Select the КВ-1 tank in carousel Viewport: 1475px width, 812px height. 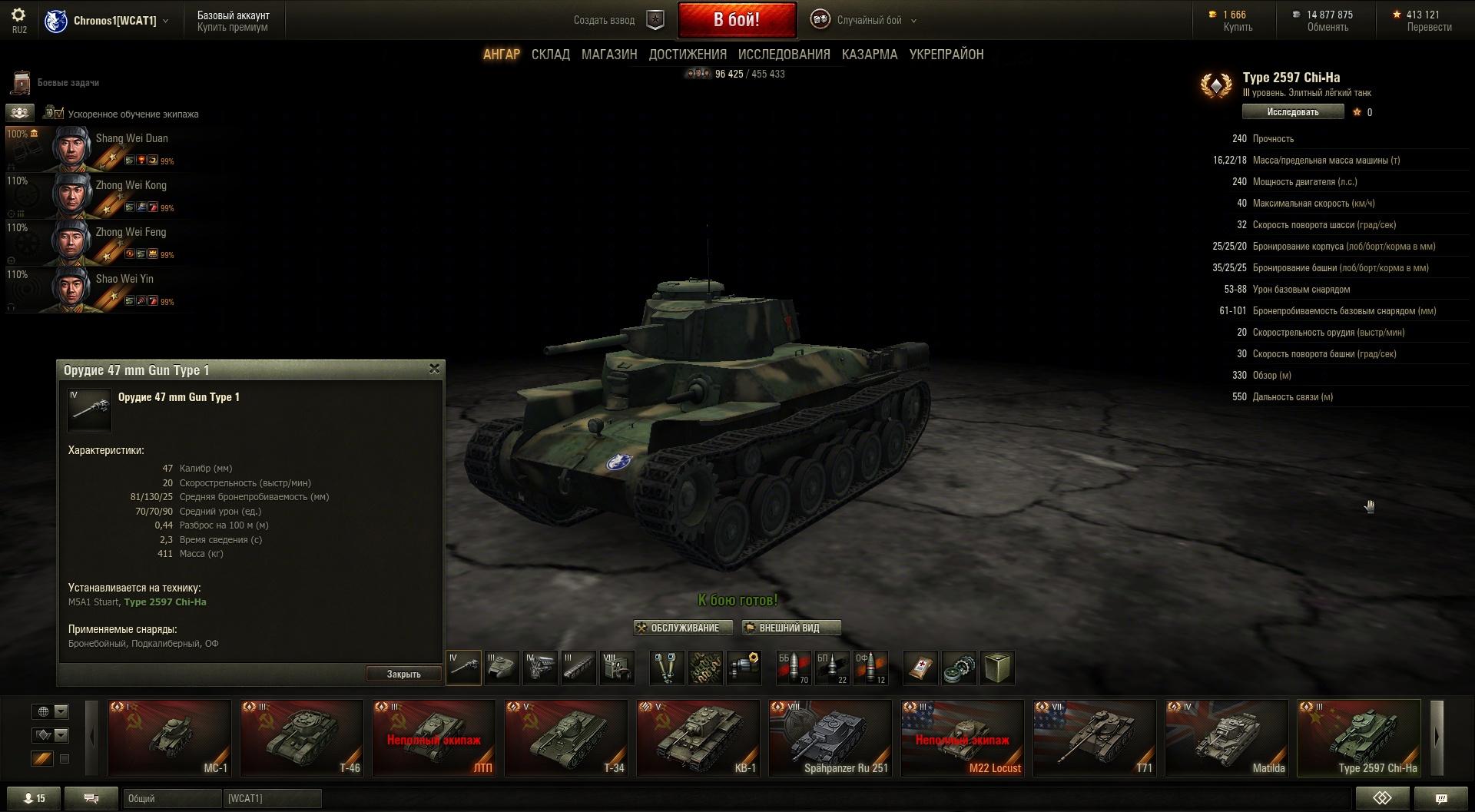click(698, 737)
